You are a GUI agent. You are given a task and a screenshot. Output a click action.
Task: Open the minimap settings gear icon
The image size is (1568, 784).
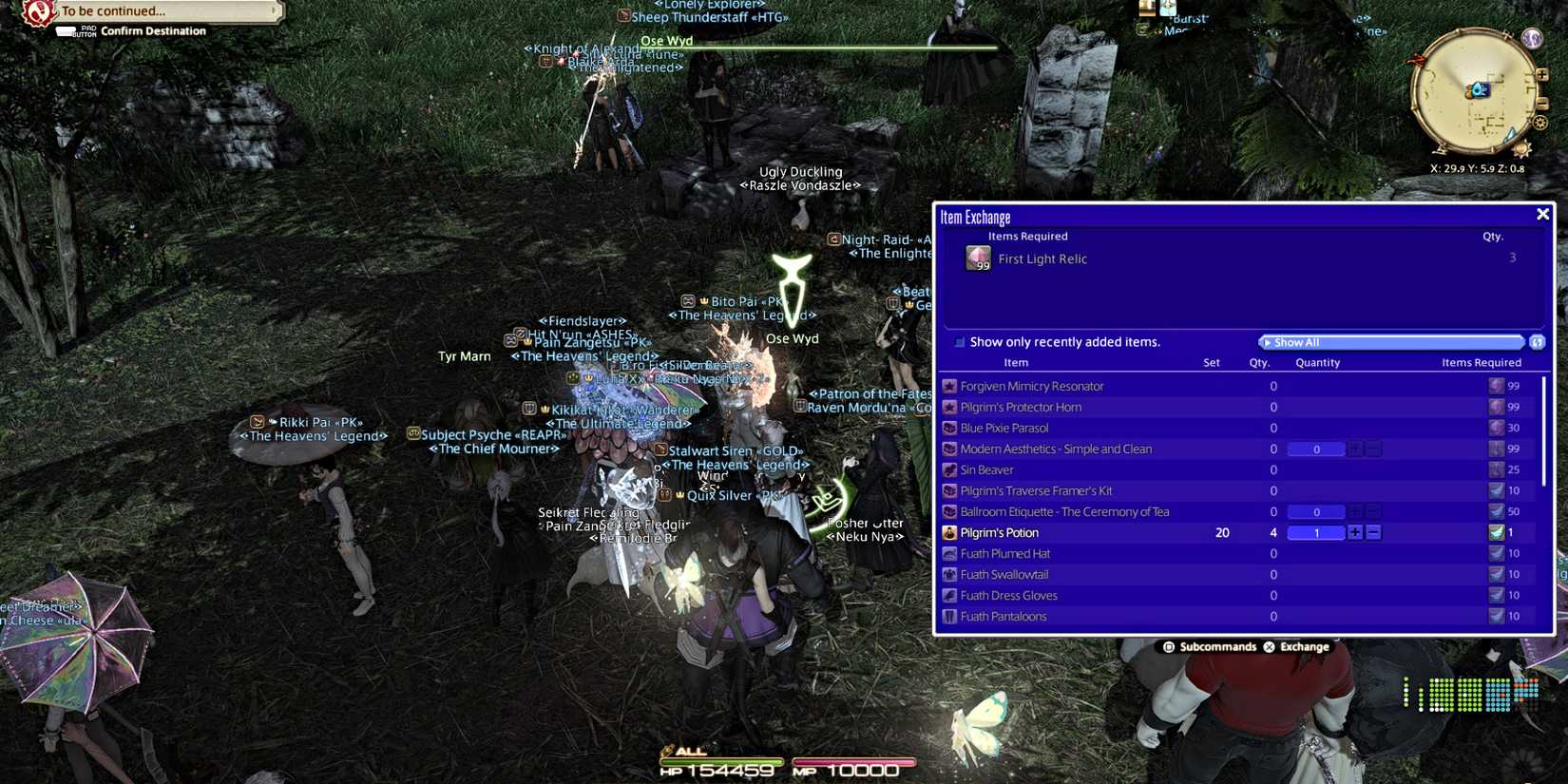[x=1539, y=123]
